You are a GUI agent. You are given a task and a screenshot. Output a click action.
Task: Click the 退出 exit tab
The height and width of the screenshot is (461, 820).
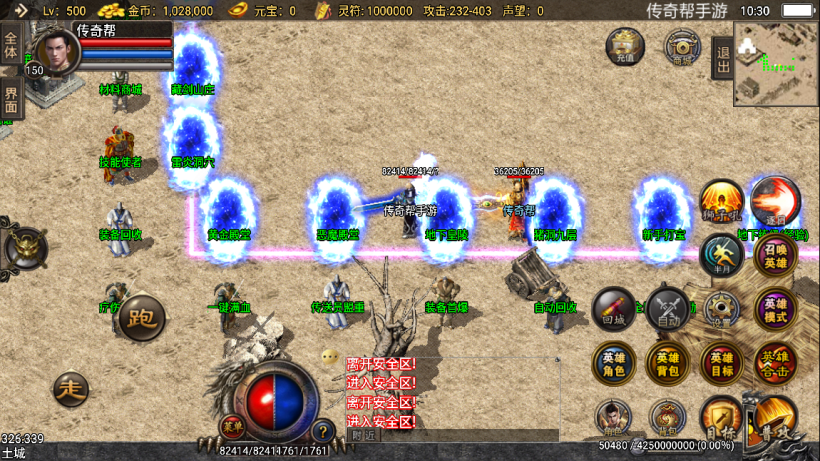pos(722,54)
